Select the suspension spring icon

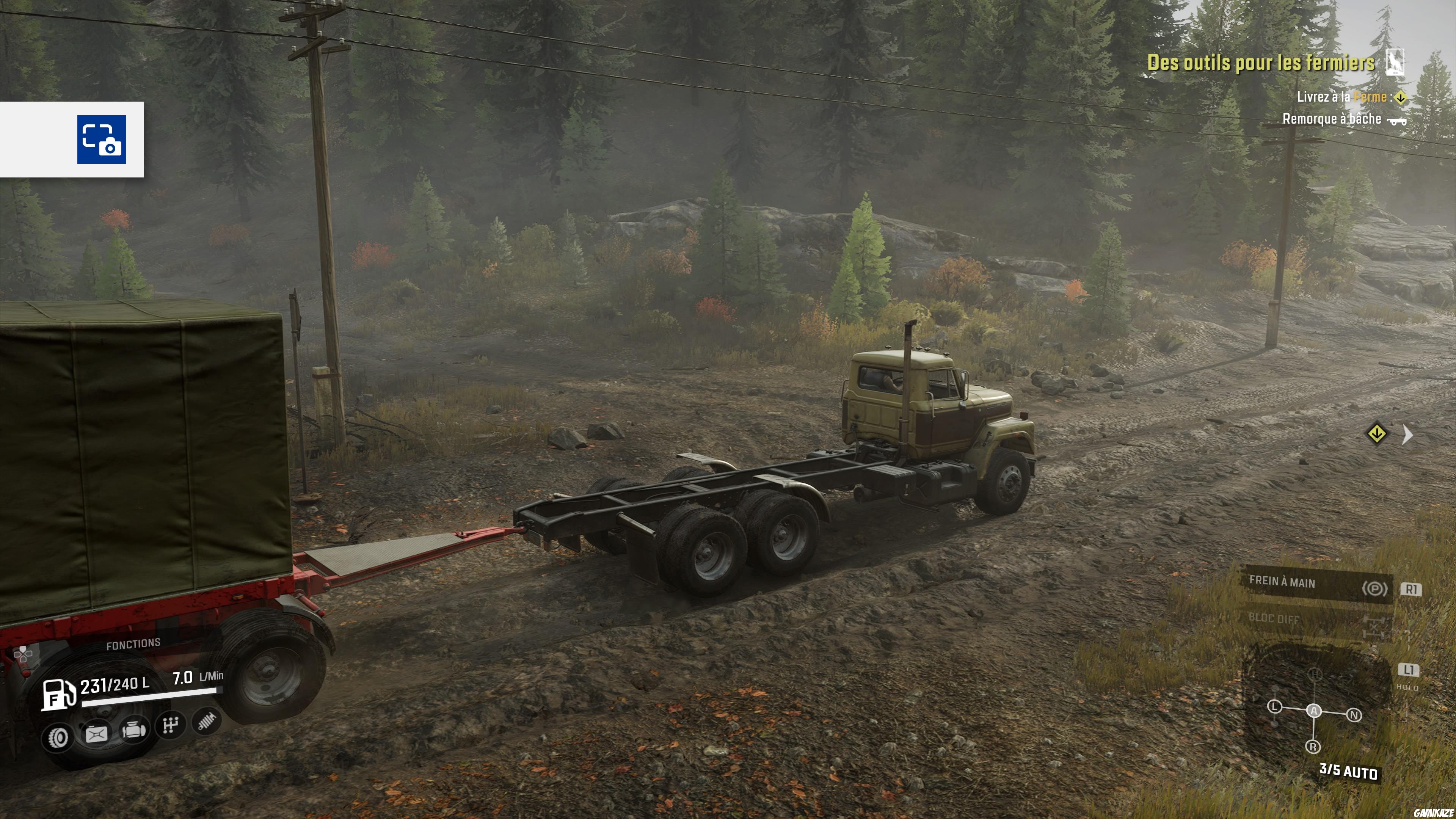pos(206,721)
